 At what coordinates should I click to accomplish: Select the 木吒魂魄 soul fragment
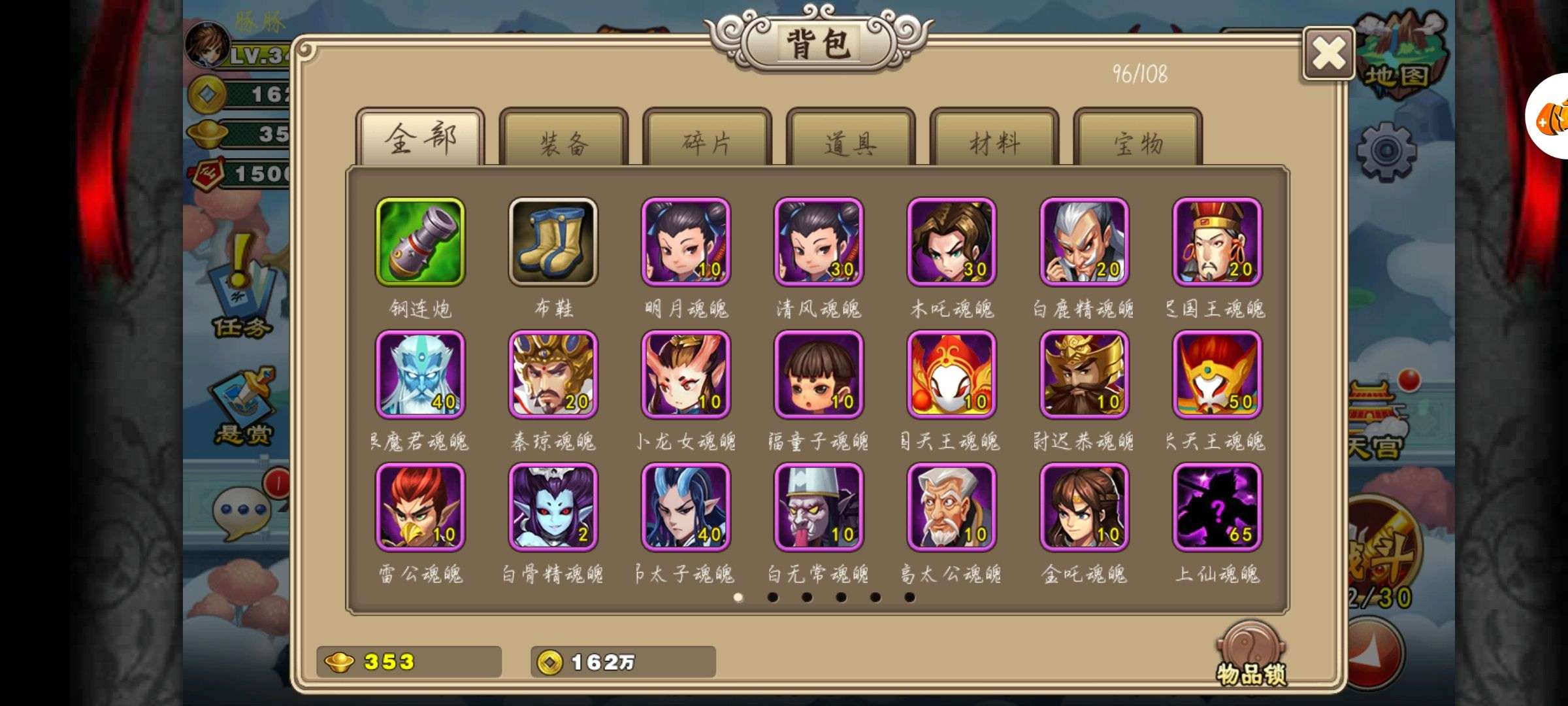[x=951, y=243]
